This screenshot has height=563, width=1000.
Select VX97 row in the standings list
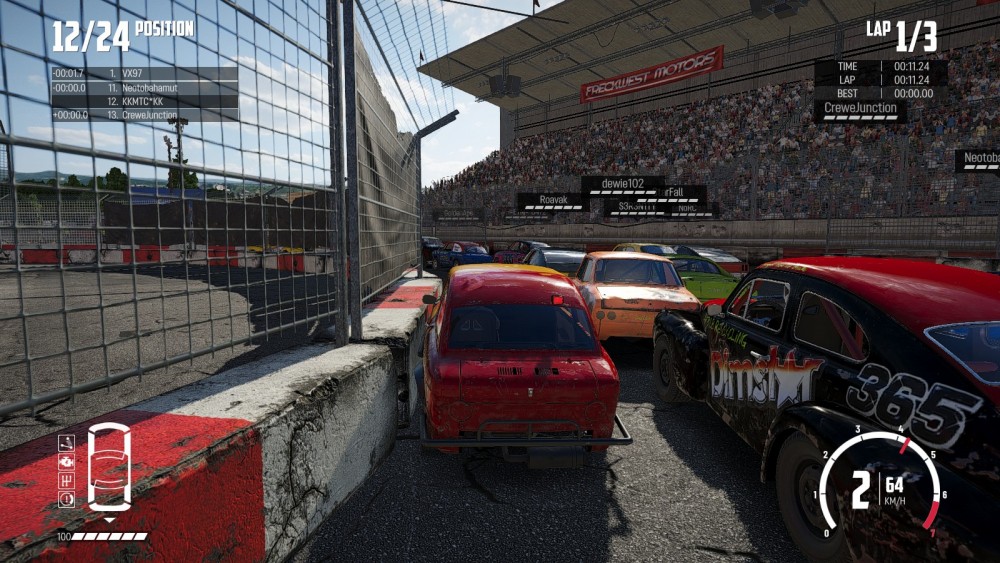pos(145,74)
